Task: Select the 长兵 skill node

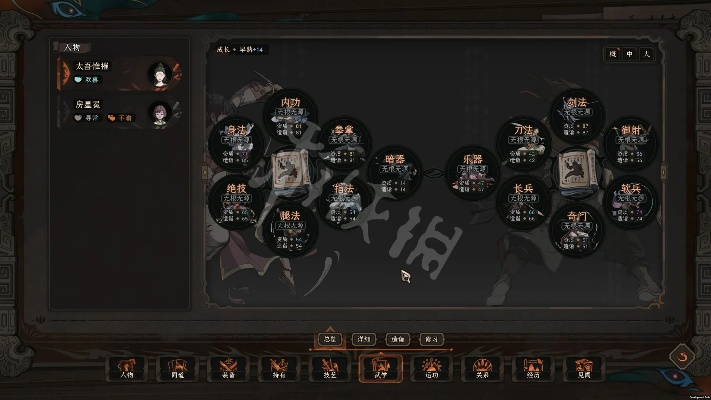Action: point(523,197)
